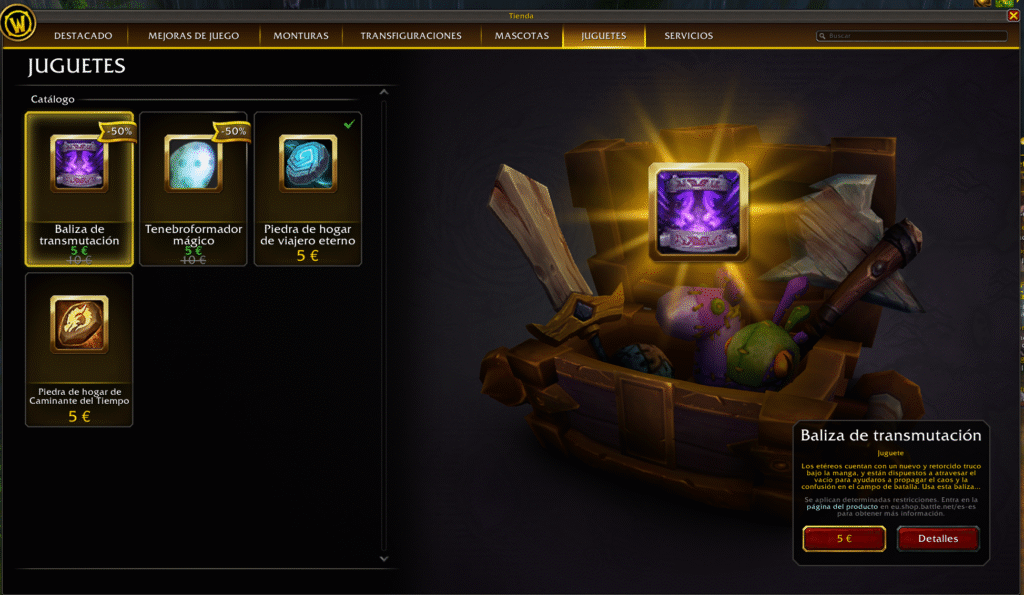Image resolution: width=1024 pixels, height=595 pixels.
Task: Go to the Mascotas tab
Action: click(x=521, y=36)
